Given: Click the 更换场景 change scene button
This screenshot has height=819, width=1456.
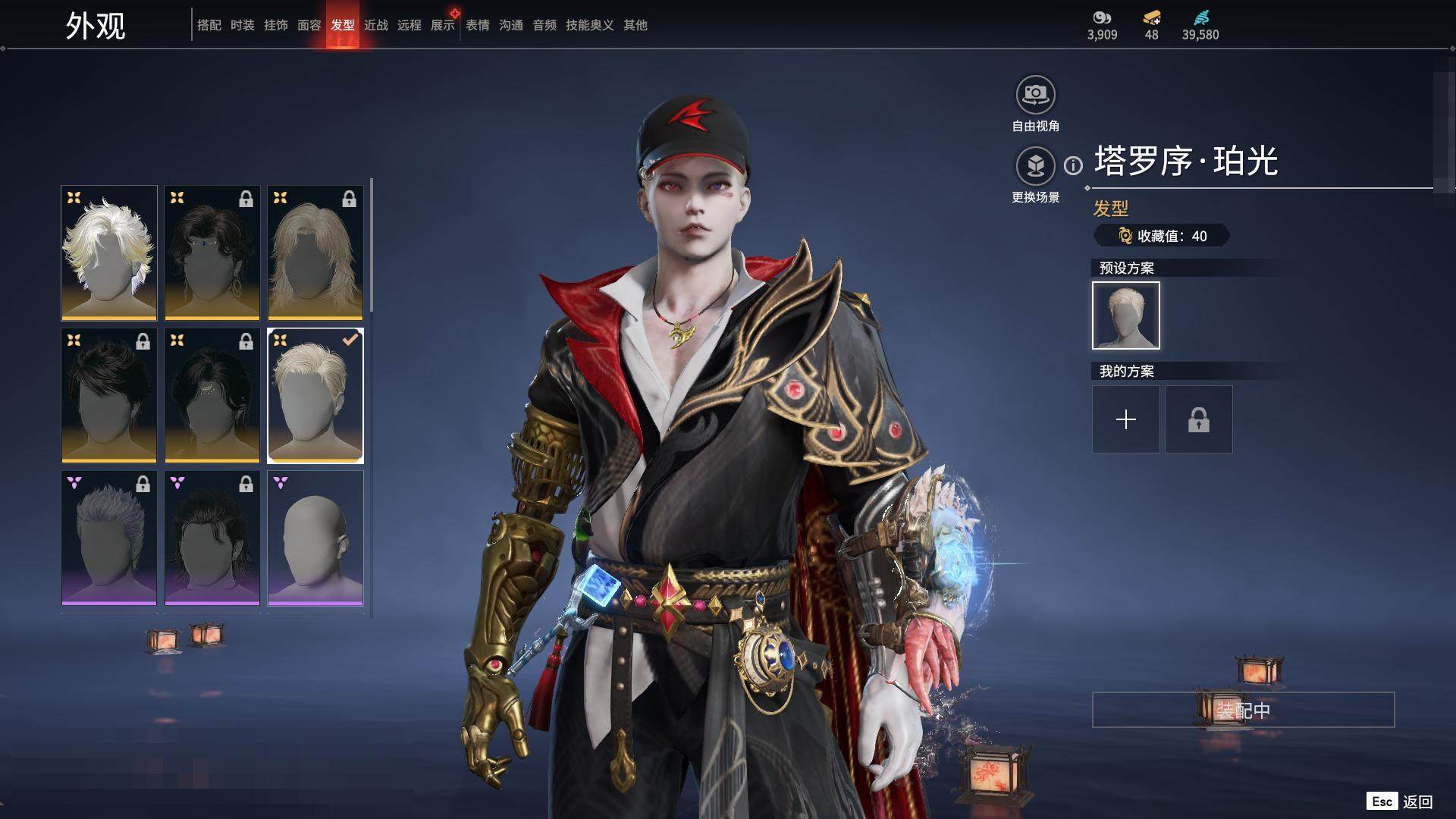Looking at the screenshot, I should (x=1035, y=166).
